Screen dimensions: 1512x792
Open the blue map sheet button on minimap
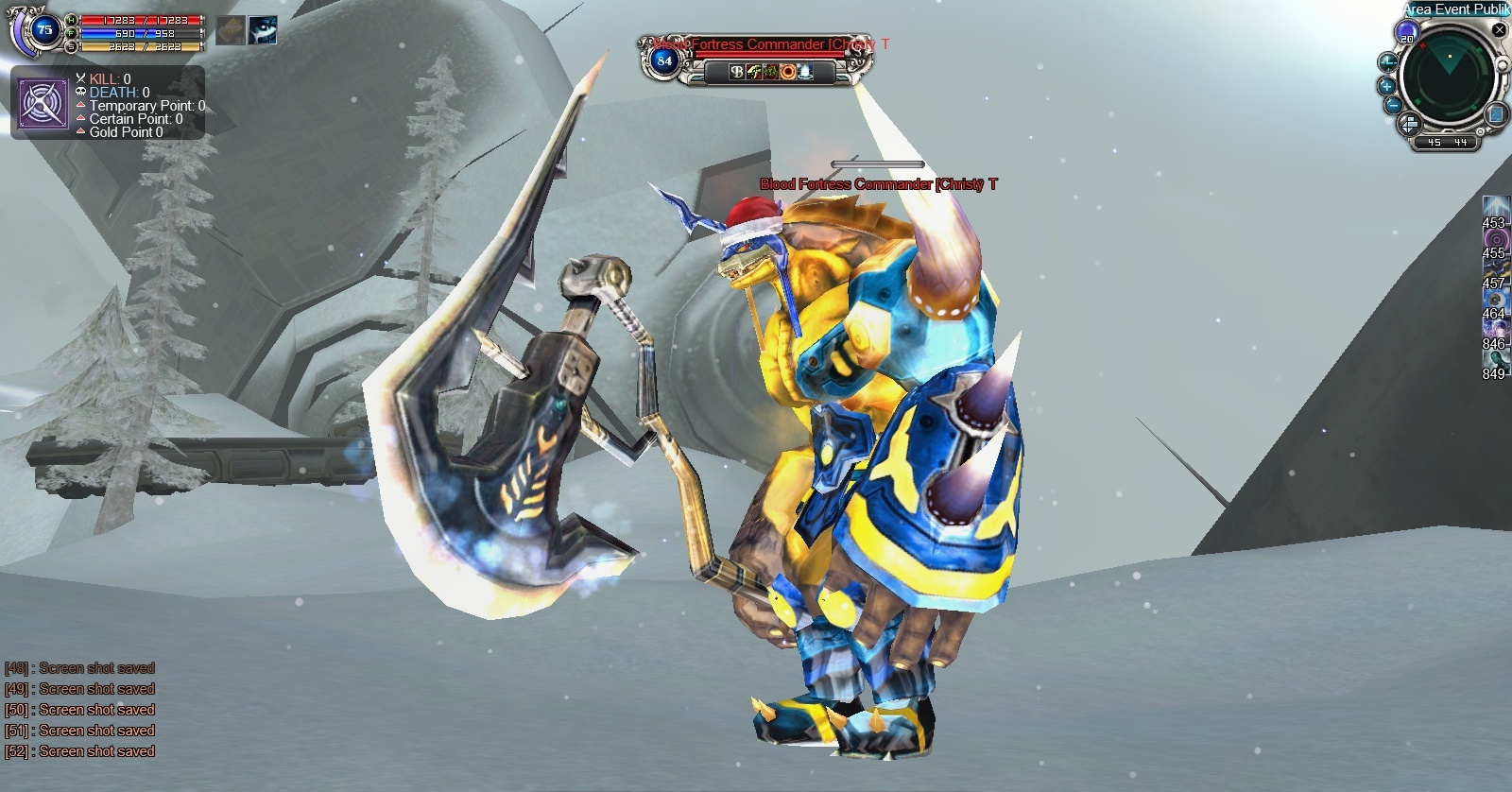point(1496,114)
